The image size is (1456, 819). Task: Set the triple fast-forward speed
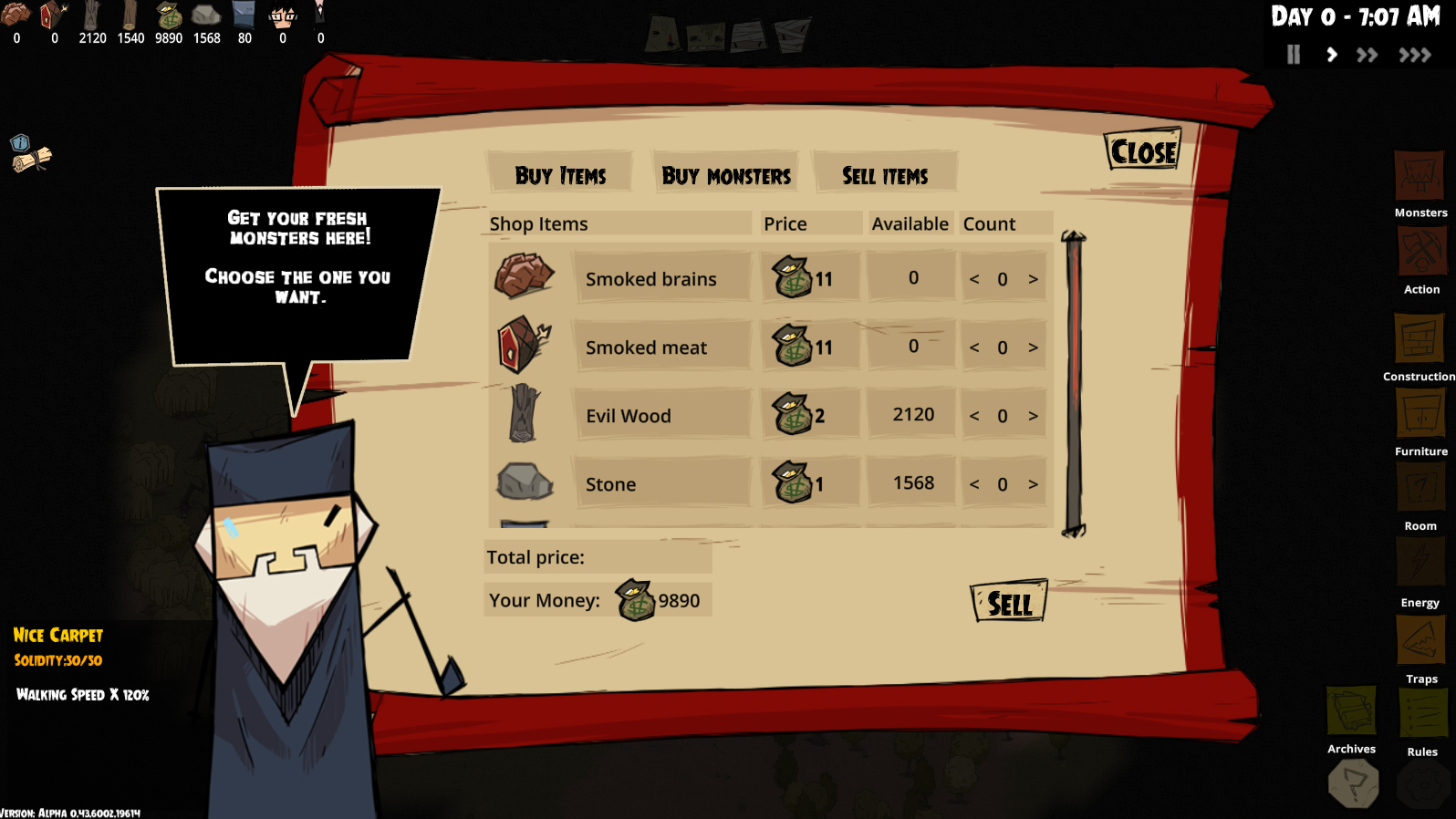pyautogui.click(x=1415, y=55)
